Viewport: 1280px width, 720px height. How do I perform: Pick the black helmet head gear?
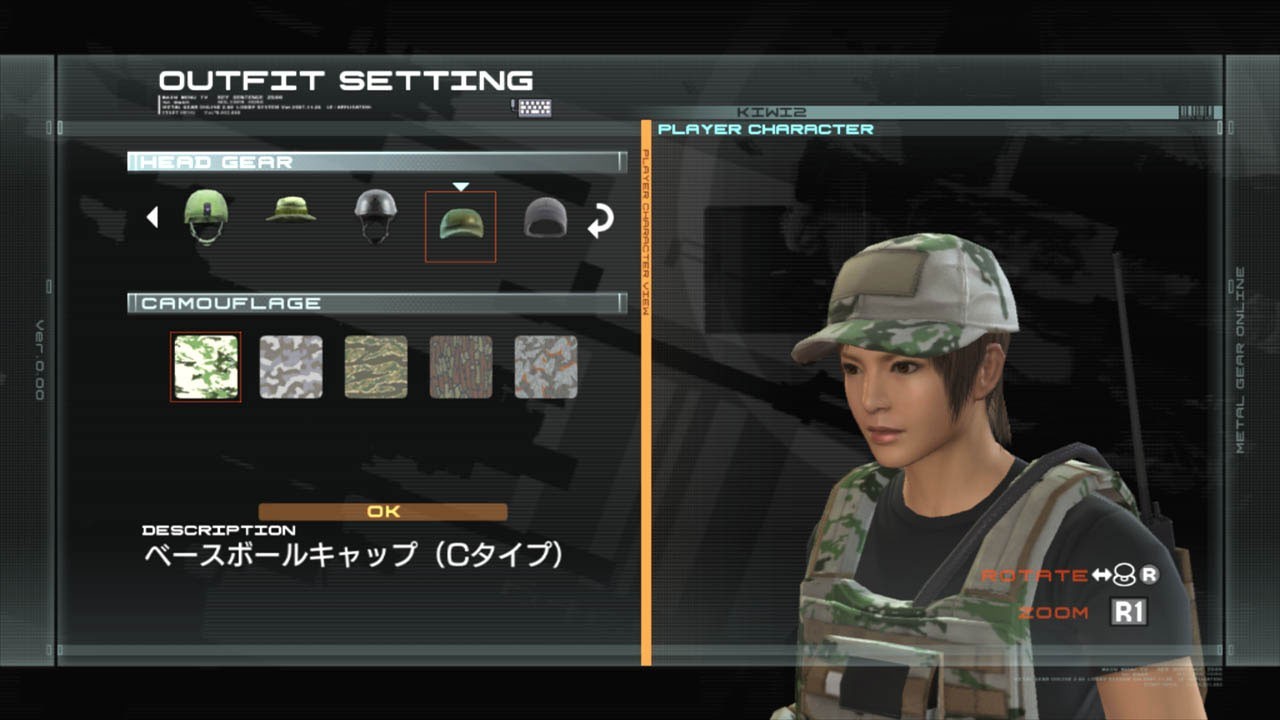(x=375, y=215)
